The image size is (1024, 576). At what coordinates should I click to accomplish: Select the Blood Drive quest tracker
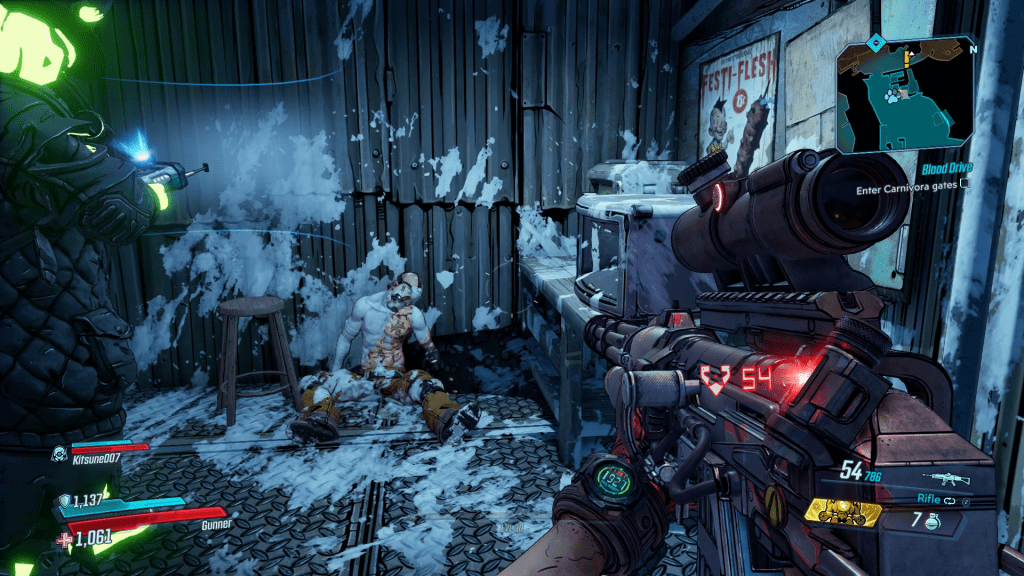tap(947, 169)
